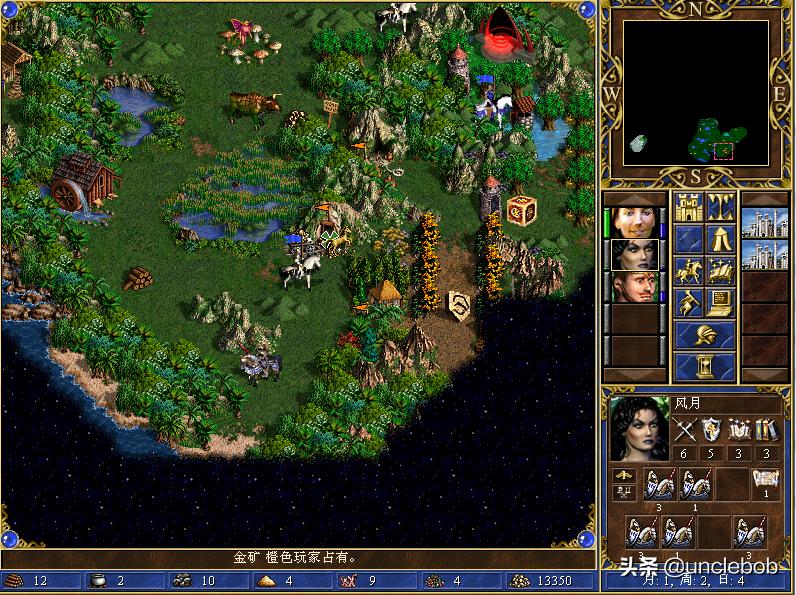Open the spellbook to cast a spell
This screenshot has width=796, height=595.
click(721, 270)
